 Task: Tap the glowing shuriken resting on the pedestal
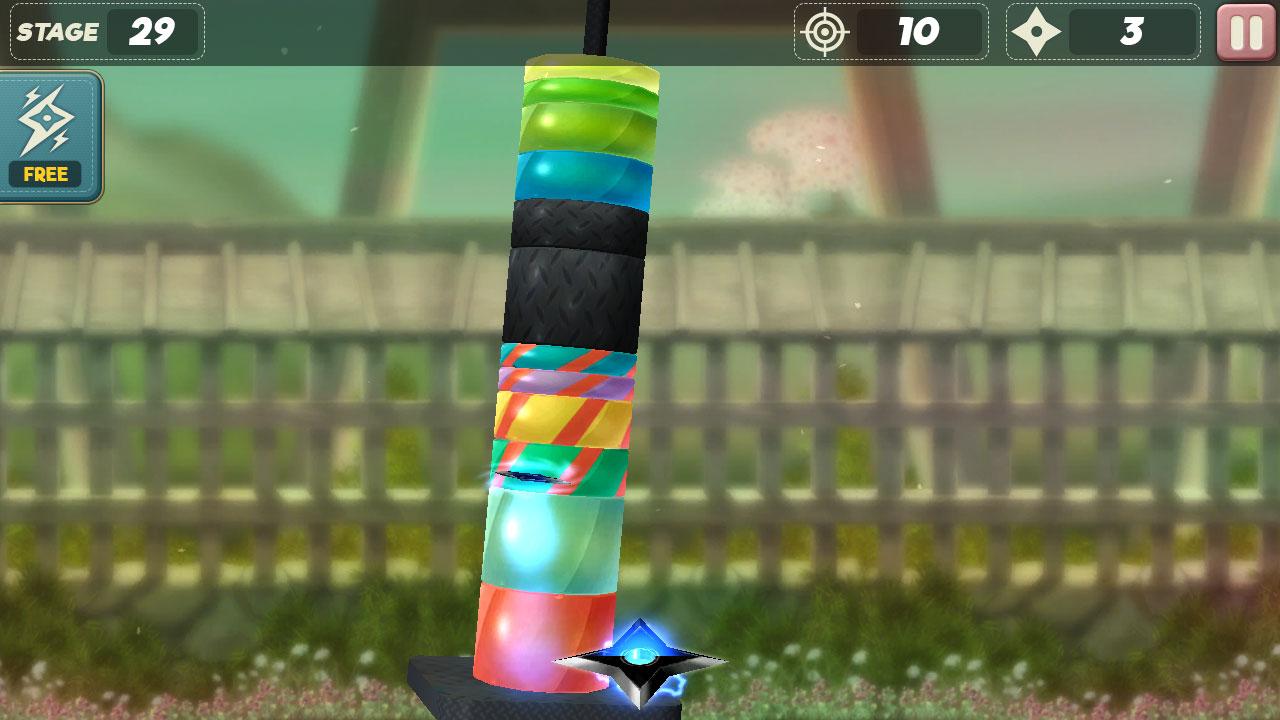[638, 662]
